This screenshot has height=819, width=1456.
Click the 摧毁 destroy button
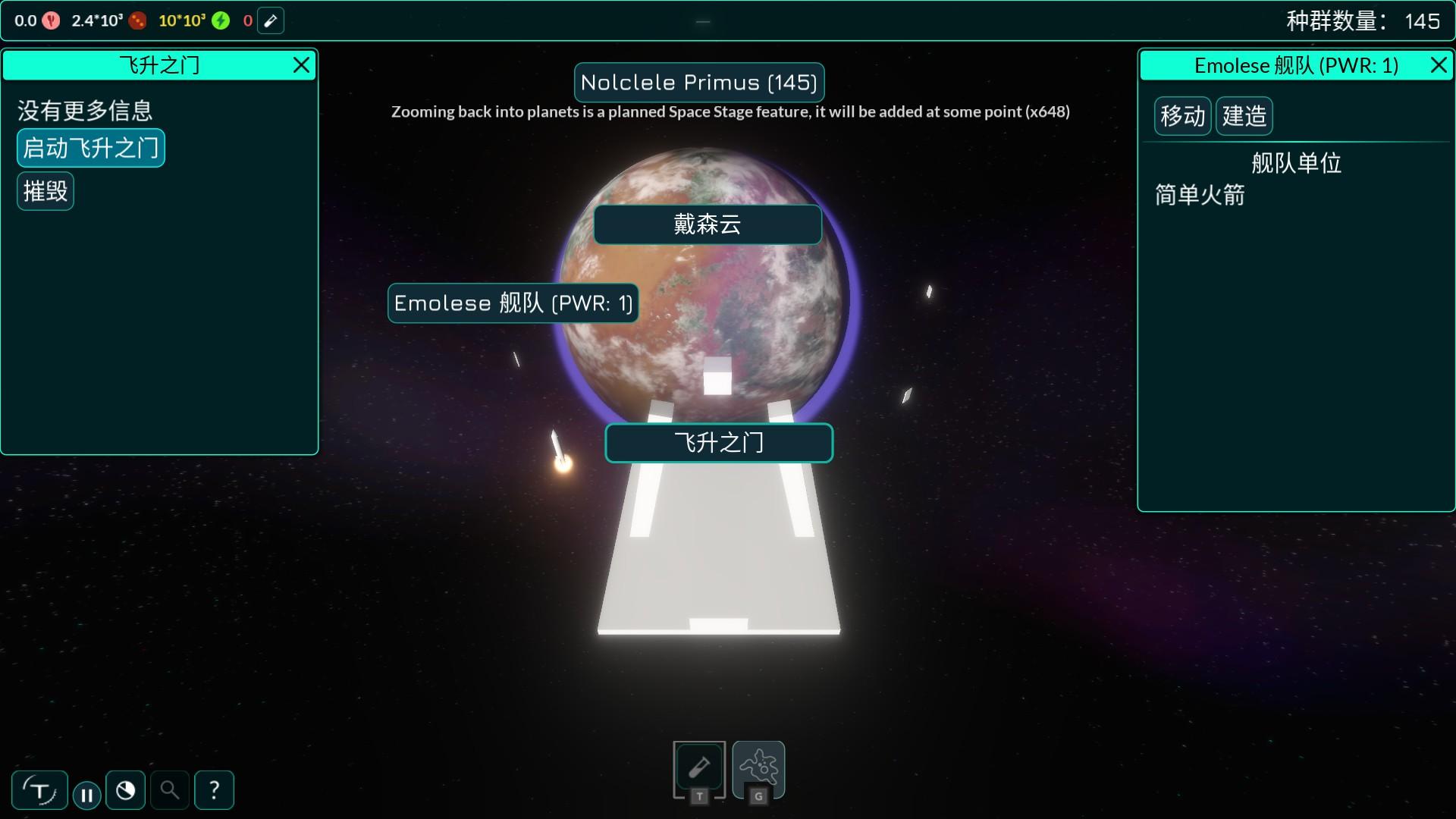pos(45,191)
